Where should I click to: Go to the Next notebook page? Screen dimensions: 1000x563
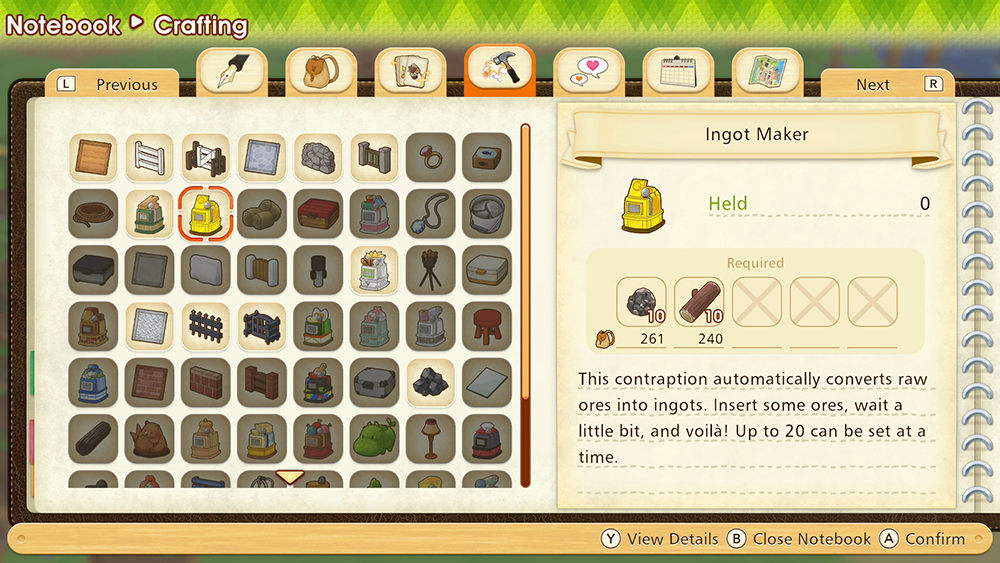pyautogui.click(x=887, y=85)
